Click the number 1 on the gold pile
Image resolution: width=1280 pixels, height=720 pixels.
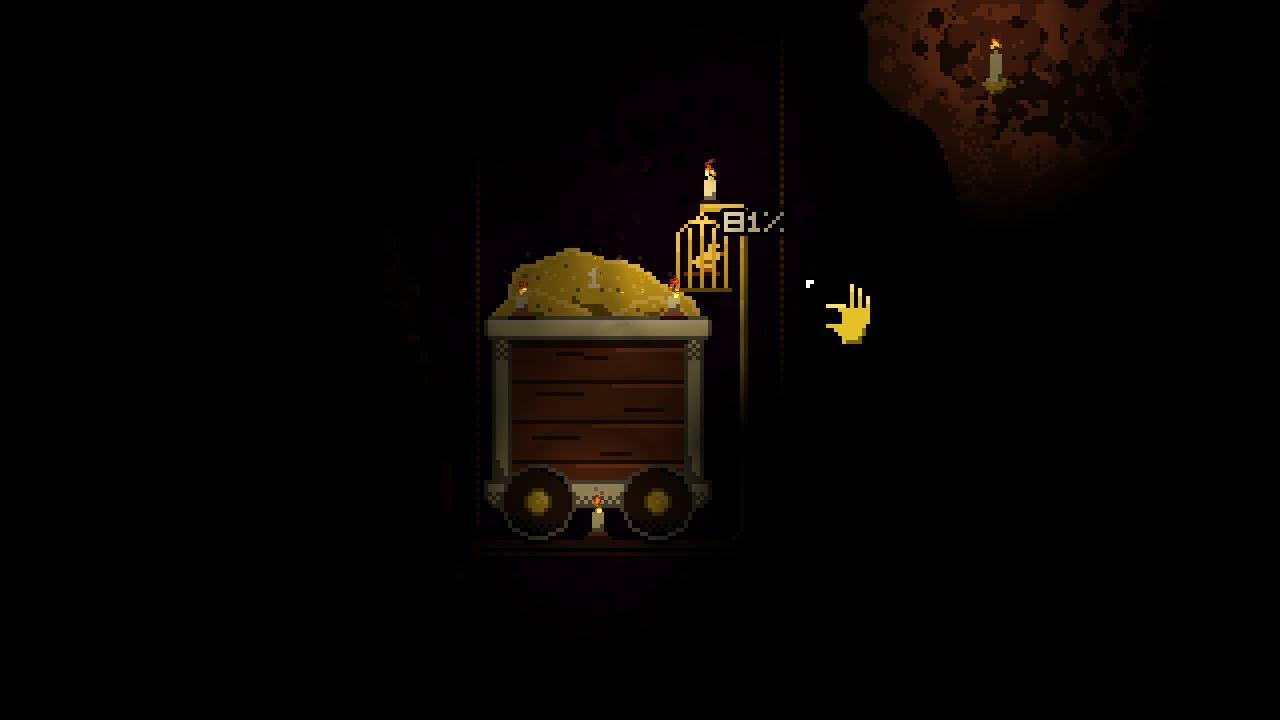click(x=594, y=277)
